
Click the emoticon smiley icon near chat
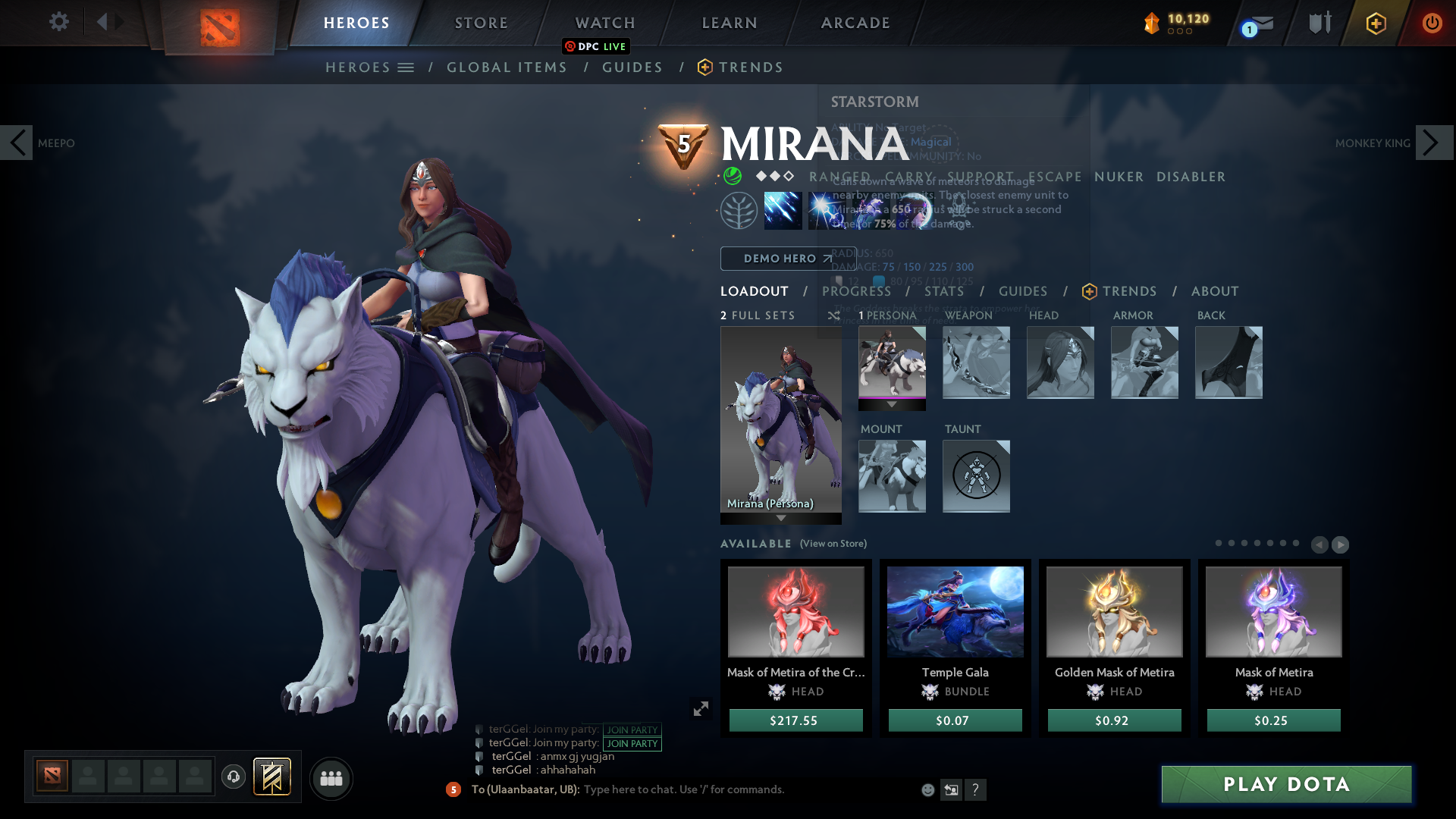(x=927, y=789)
